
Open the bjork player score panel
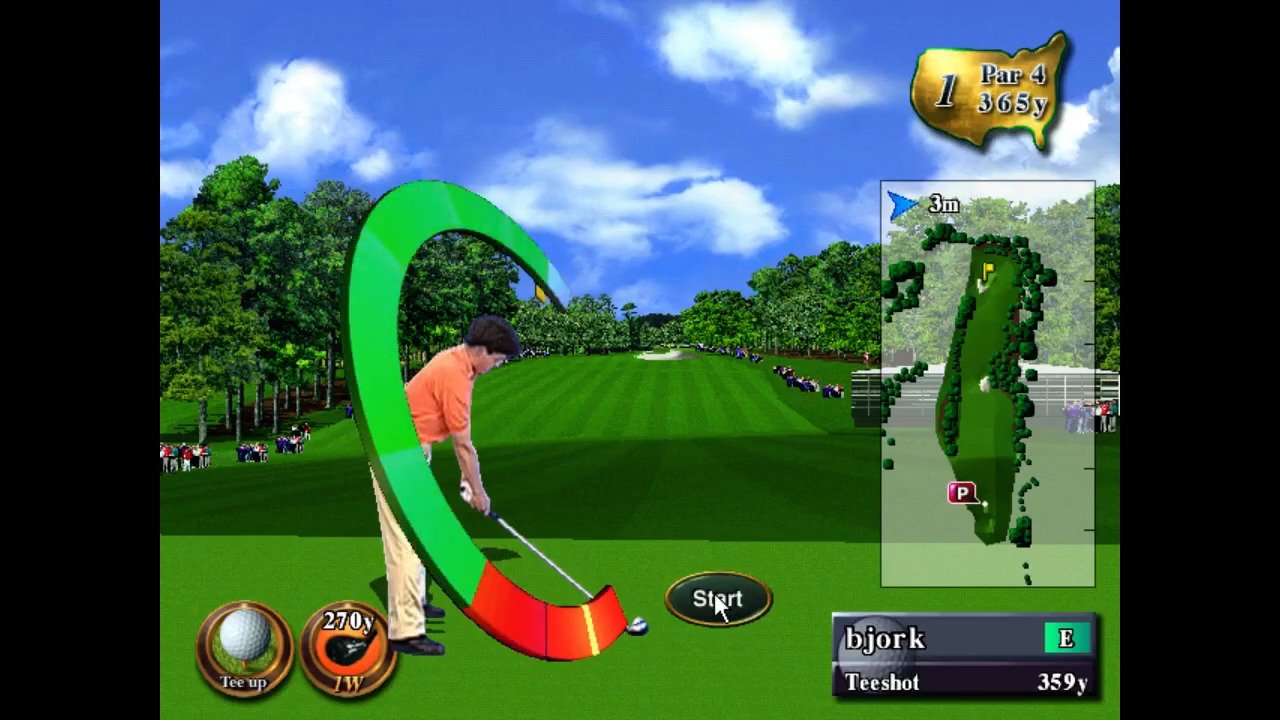(x=964, y=655)
